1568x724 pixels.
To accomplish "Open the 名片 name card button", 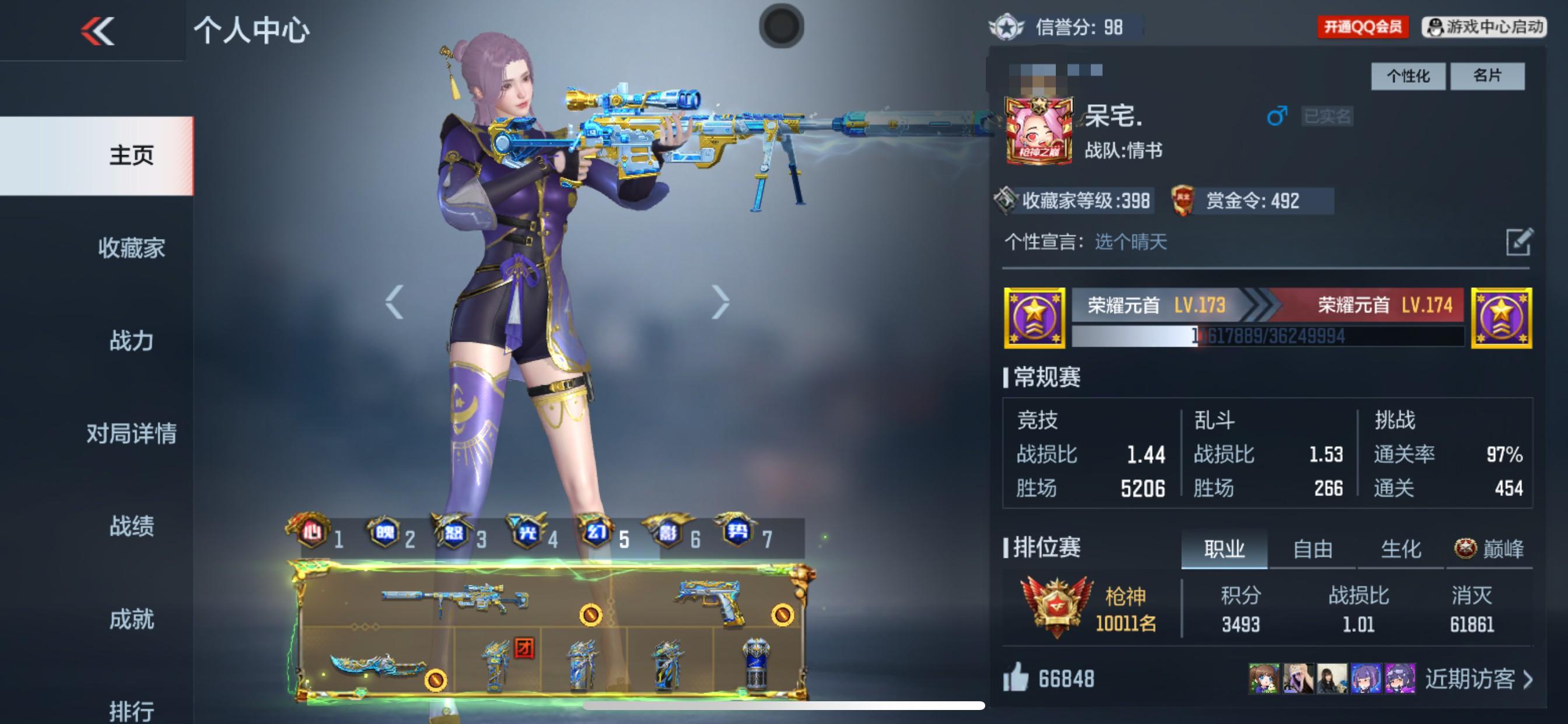I will click(x=1488, y=75).
